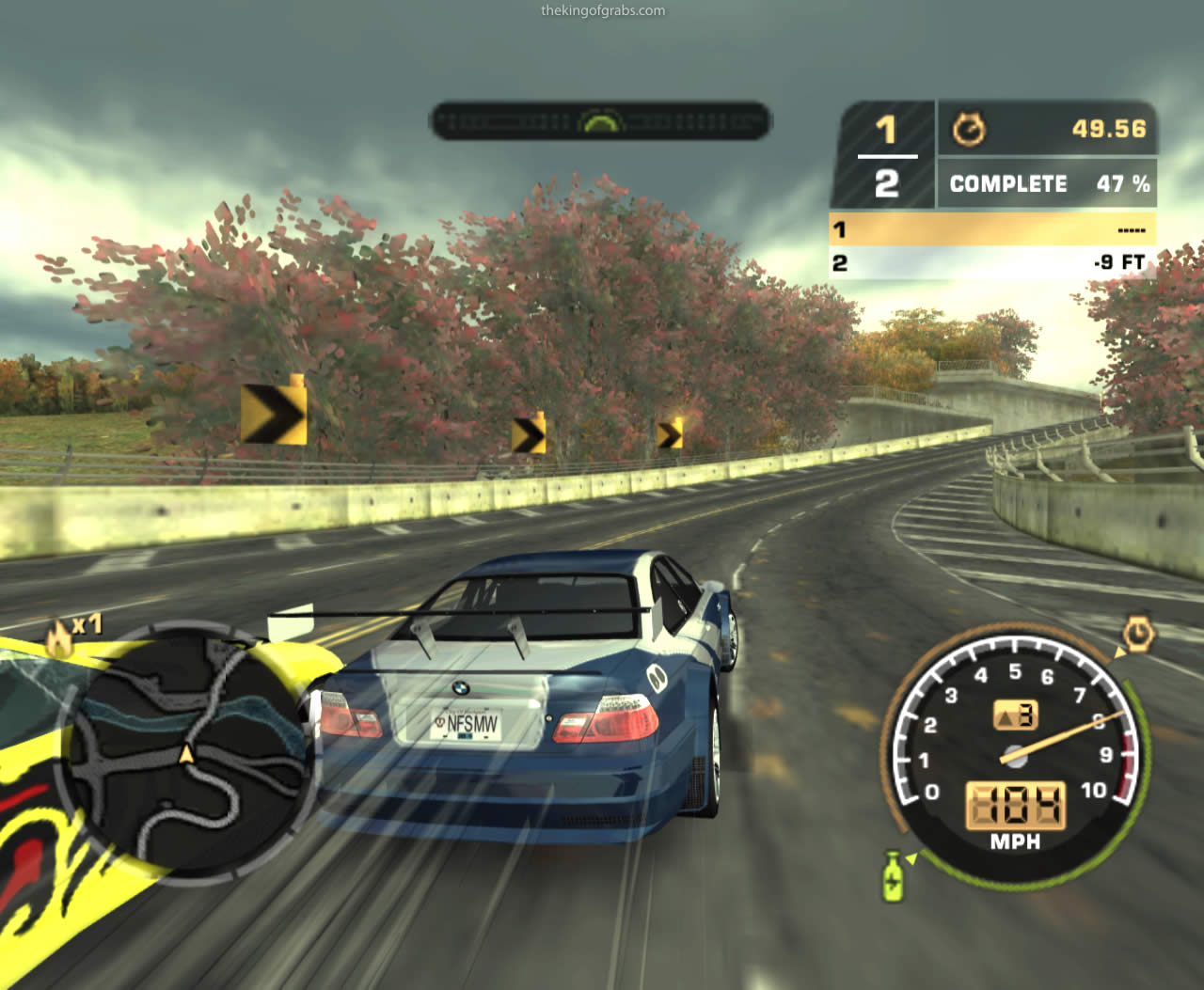Click the race timer stopwatch icon
This screenshot has height=990, width=1204.
[x=969, y=129]
